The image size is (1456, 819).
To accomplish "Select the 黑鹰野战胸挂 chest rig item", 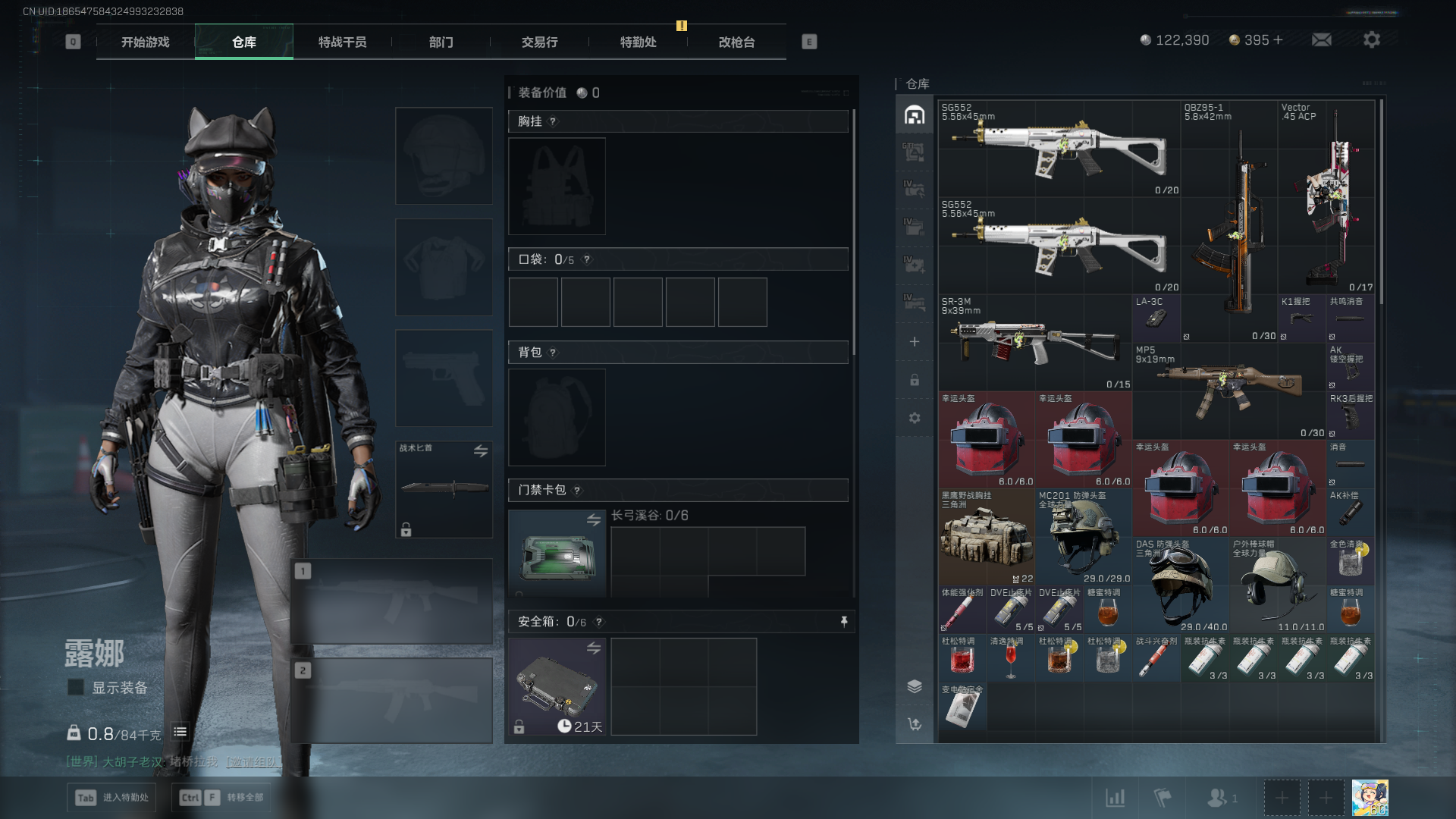I will click(986, 537).
